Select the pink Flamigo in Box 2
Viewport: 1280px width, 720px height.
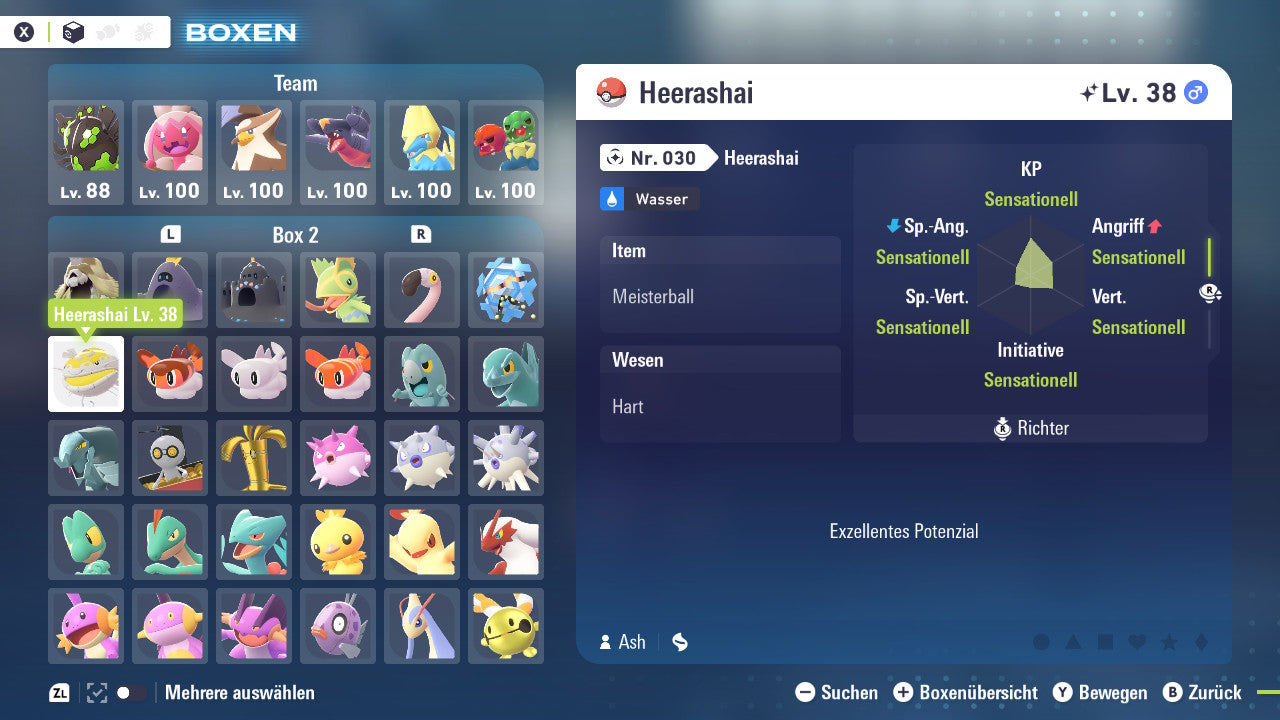(422, 290)
